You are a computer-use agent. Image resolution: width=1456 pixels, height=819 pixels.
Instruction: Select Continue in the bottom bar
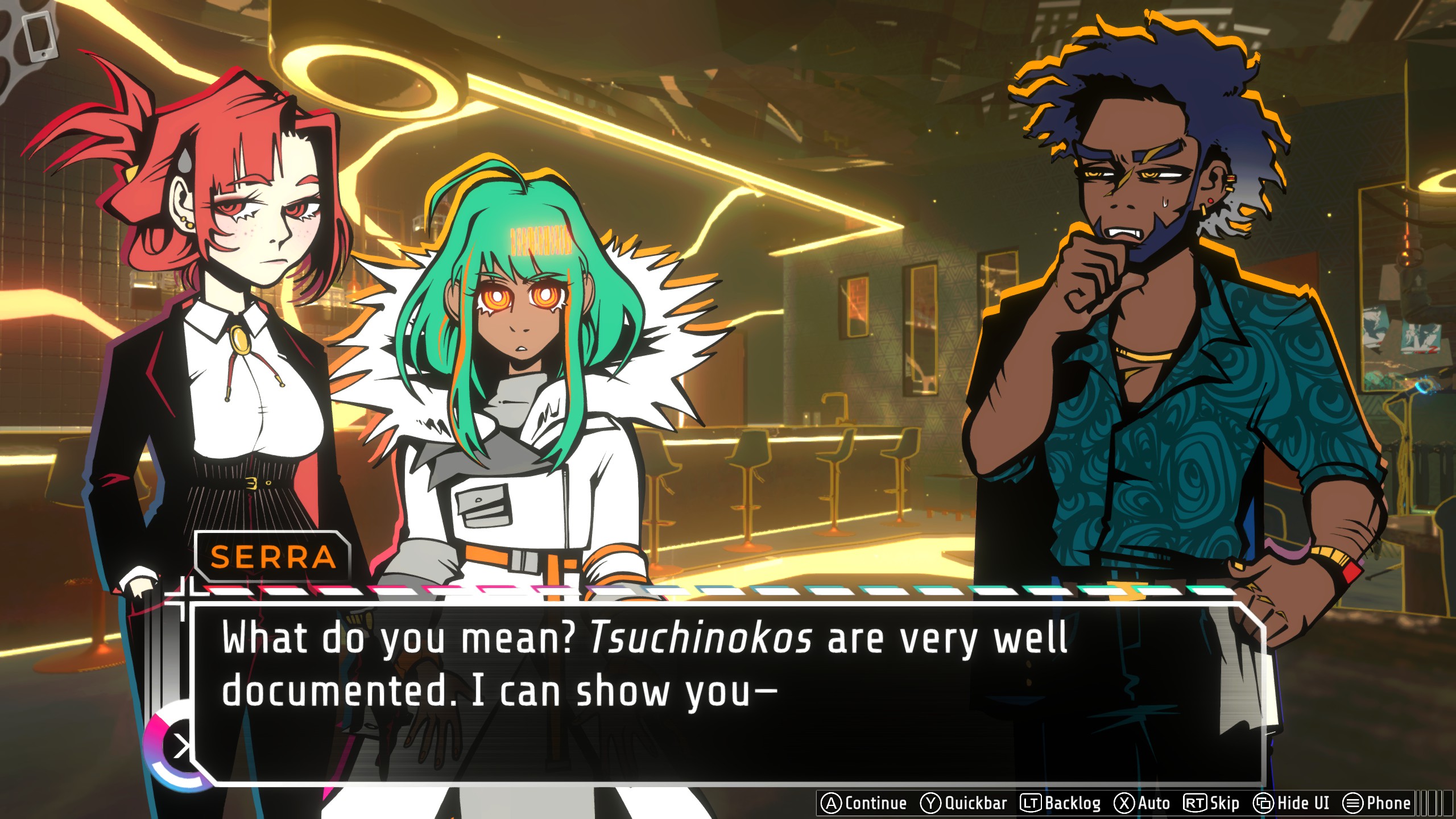click(864, 803)
